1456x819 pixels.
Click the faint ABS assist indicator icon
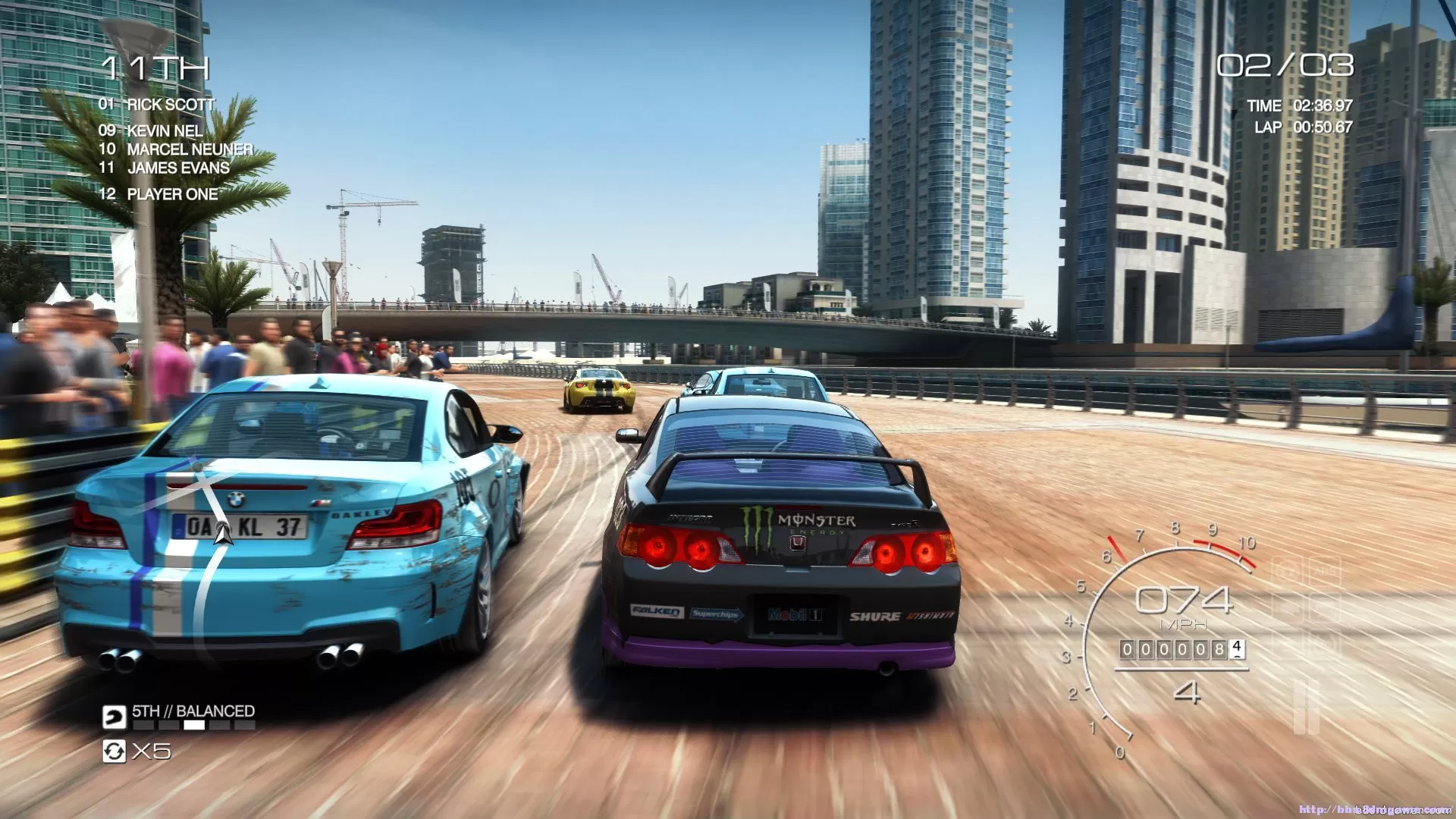[x=1325, y=571]
